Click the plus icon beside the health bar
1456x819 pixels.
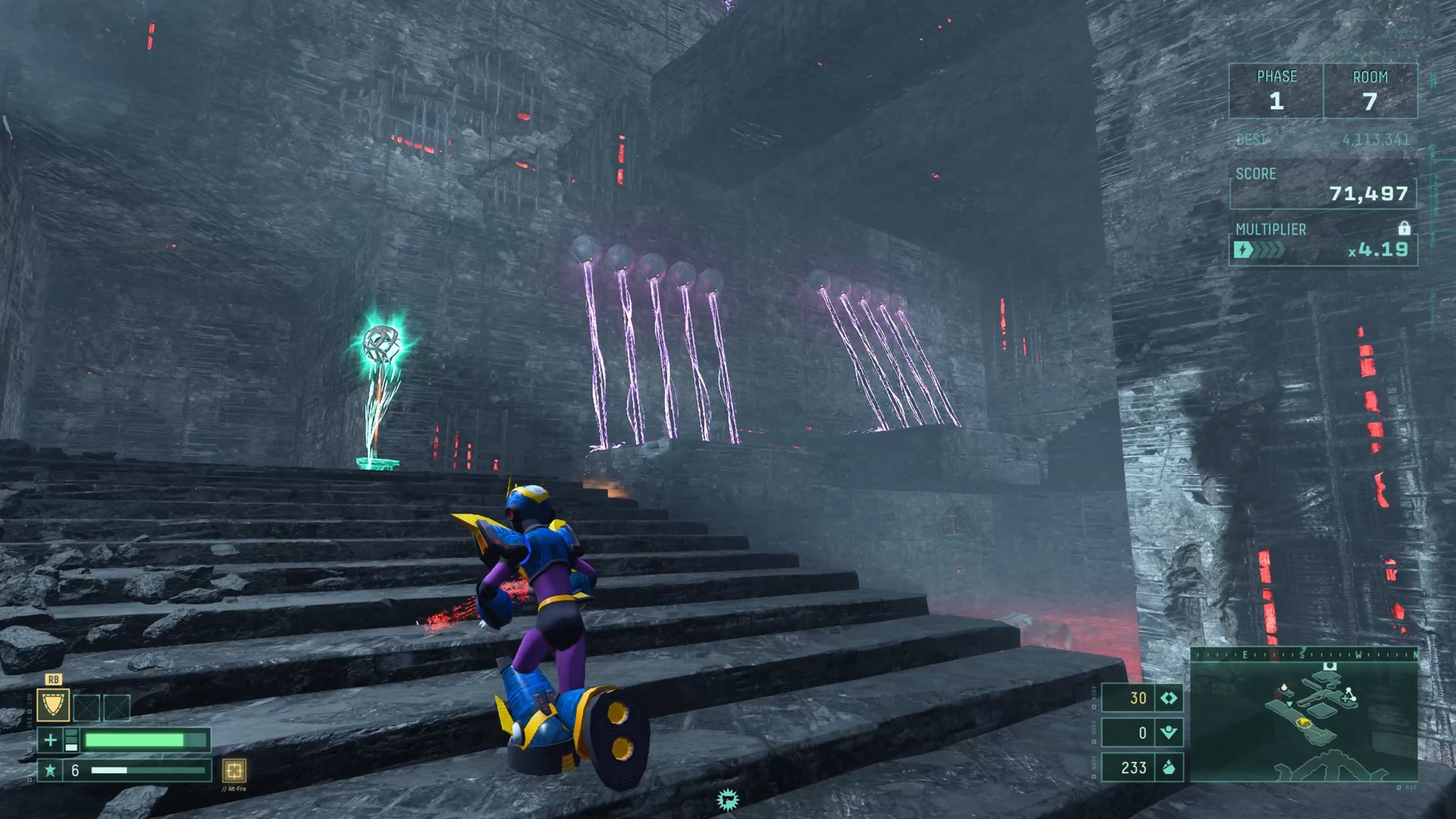tap(52, 741)
